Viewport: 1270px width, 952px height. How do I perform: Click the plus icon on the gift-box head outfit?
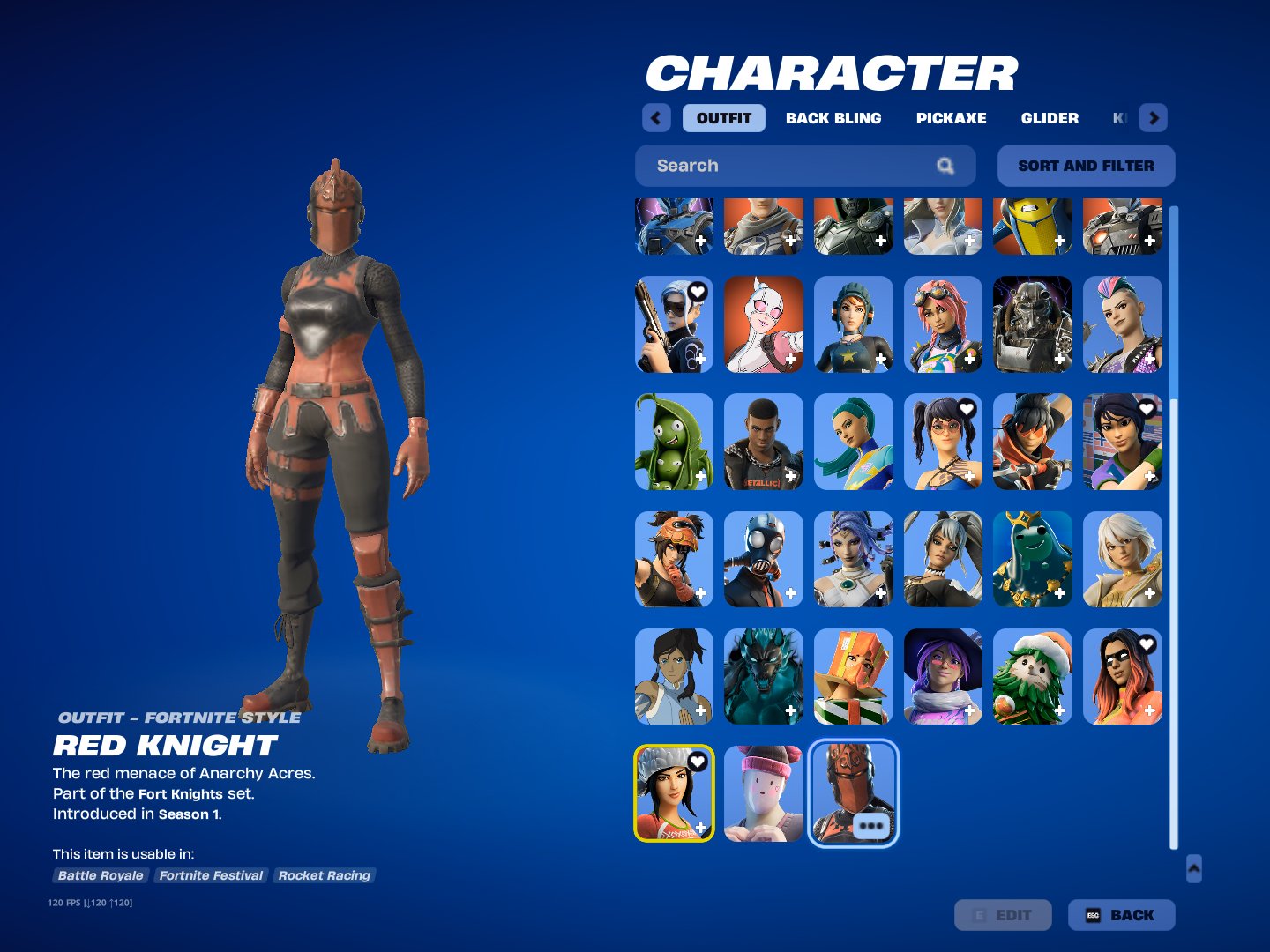click(879, 712)
